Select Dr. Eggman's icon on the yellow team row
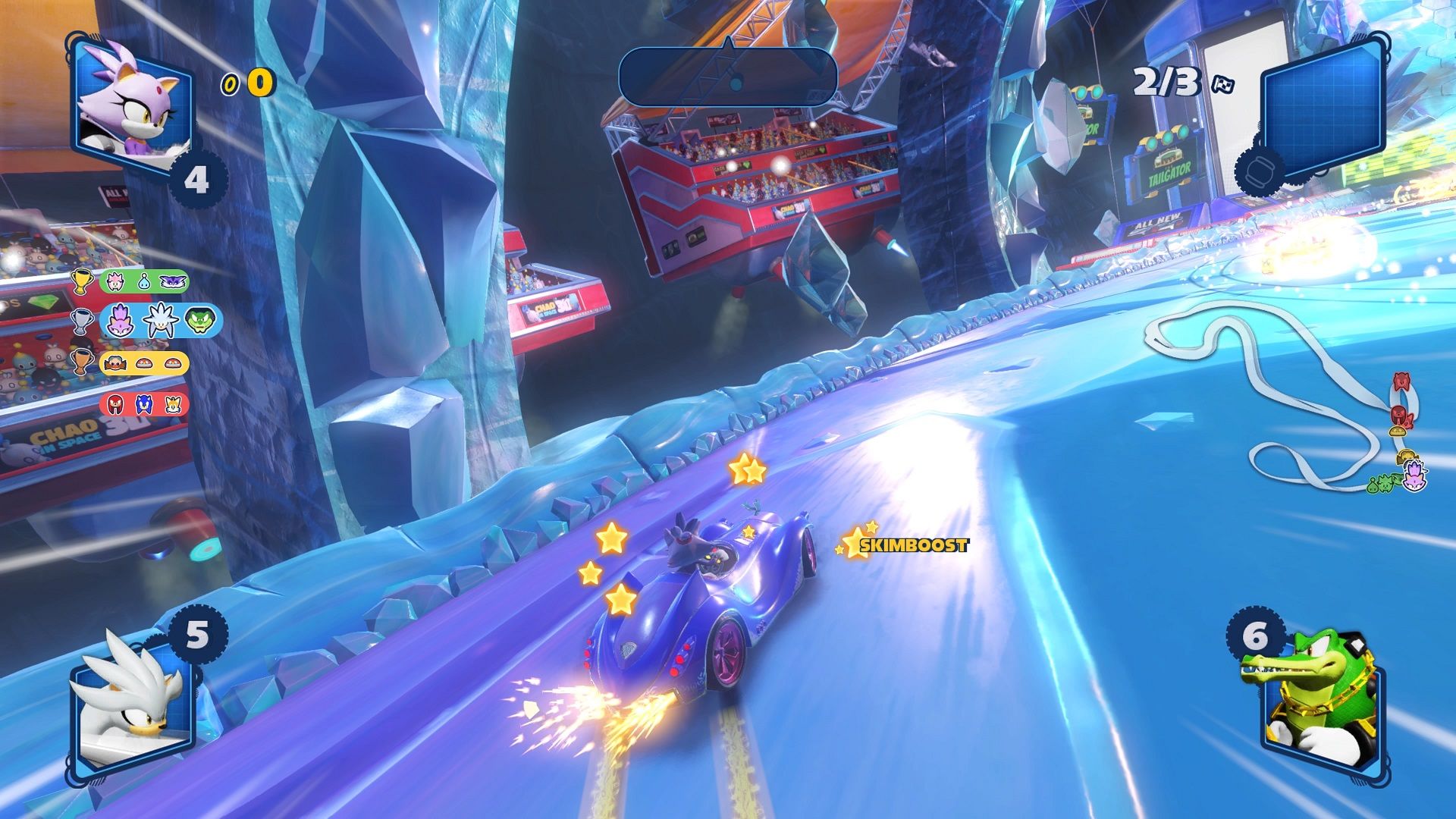The width and height of the screenshot is (1456, 819). pos(115,364)
